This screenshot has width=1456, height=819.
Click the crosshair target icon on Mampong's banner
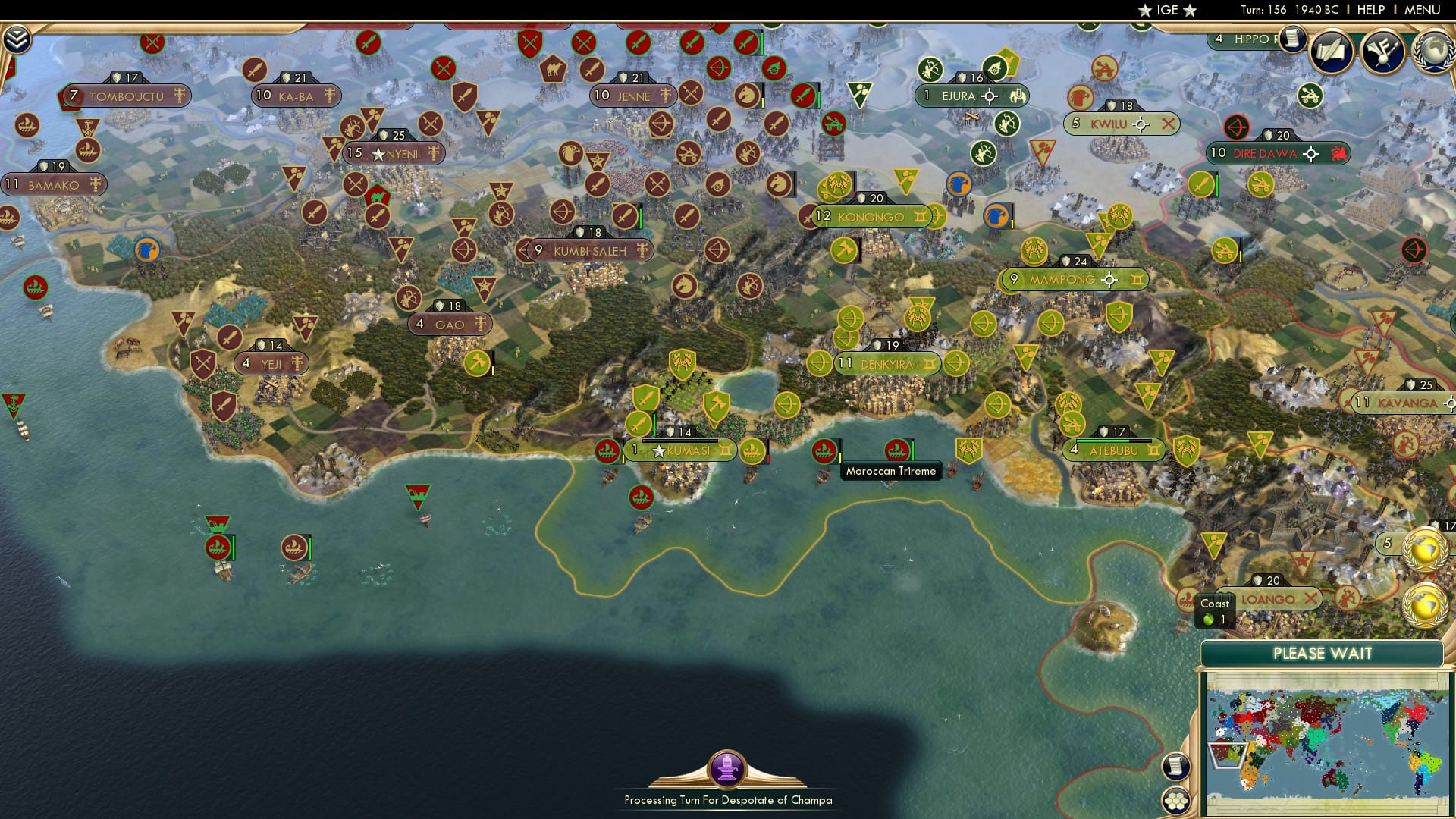click(1110, 279)
